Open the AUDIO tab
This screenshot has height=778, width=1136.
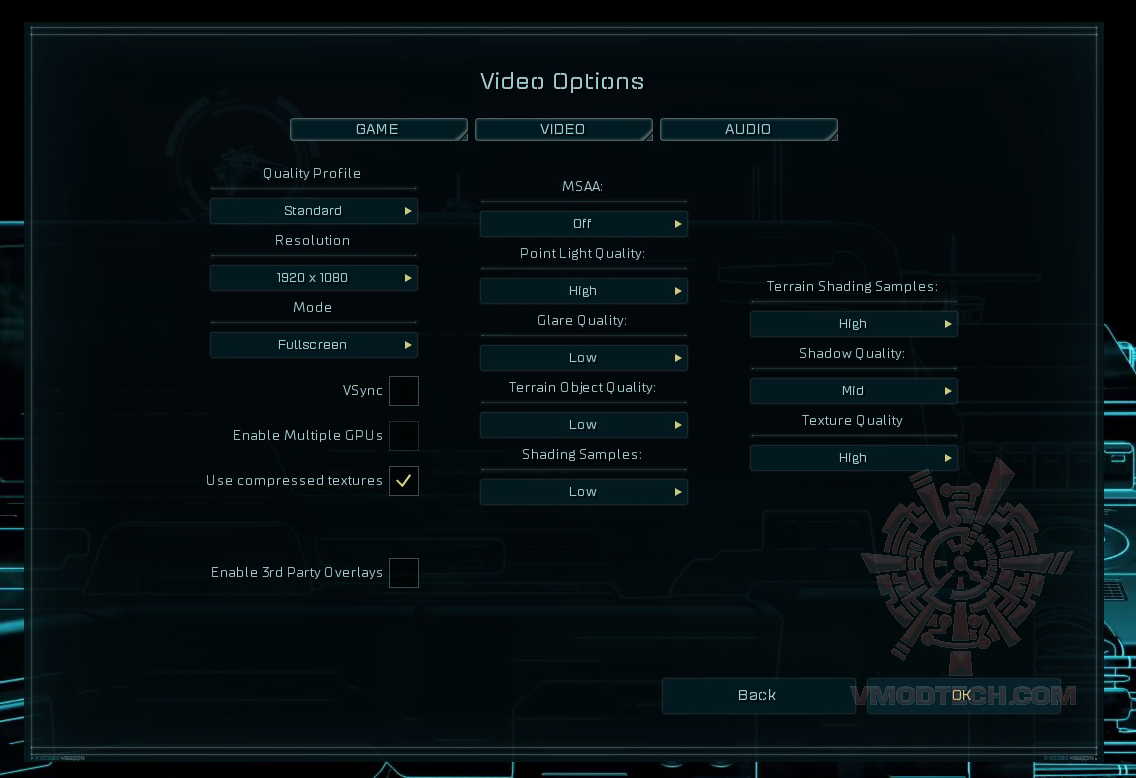748,130
